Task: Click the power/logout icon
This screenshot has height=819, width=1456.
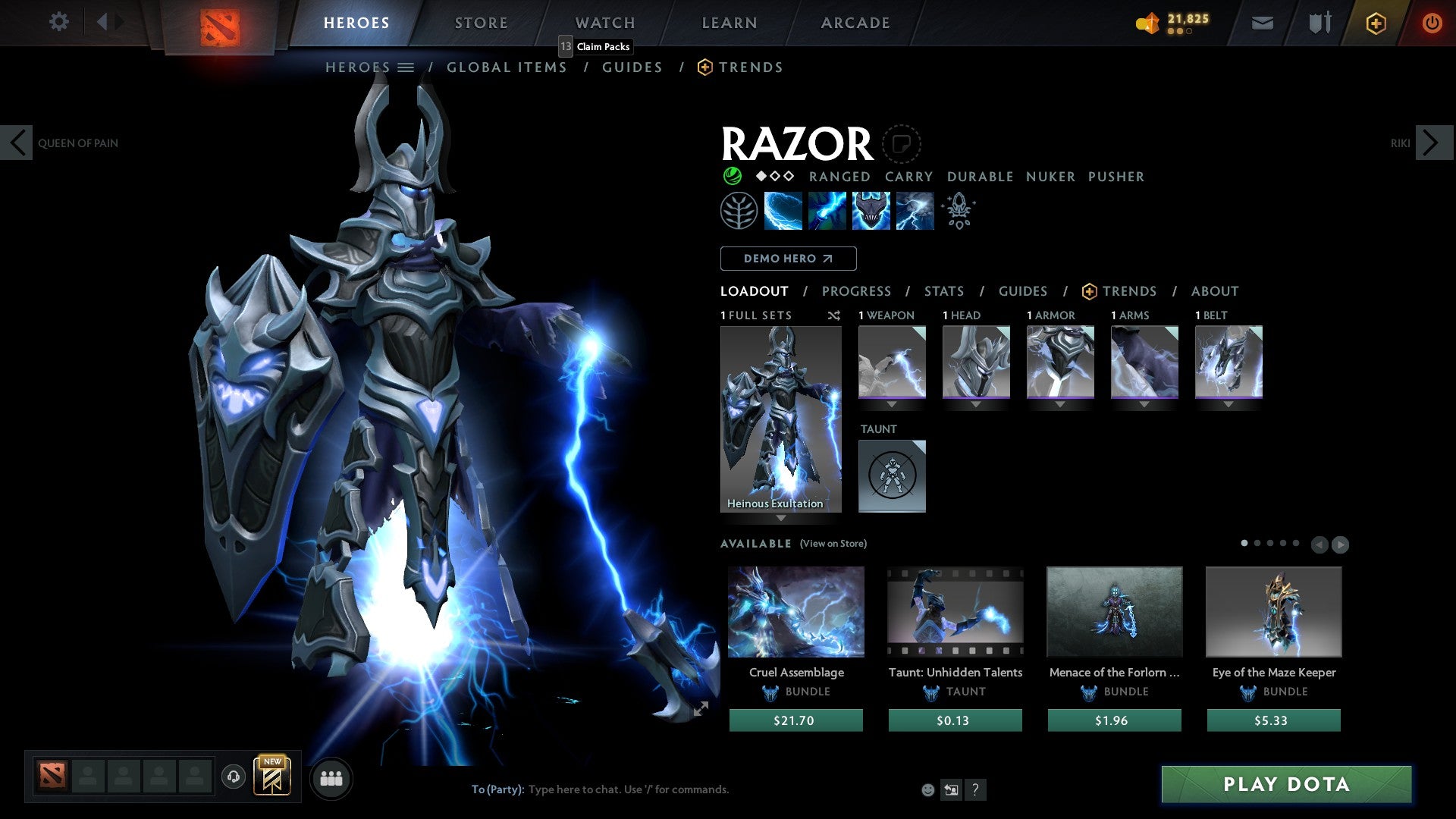Action: (1432, 23)
